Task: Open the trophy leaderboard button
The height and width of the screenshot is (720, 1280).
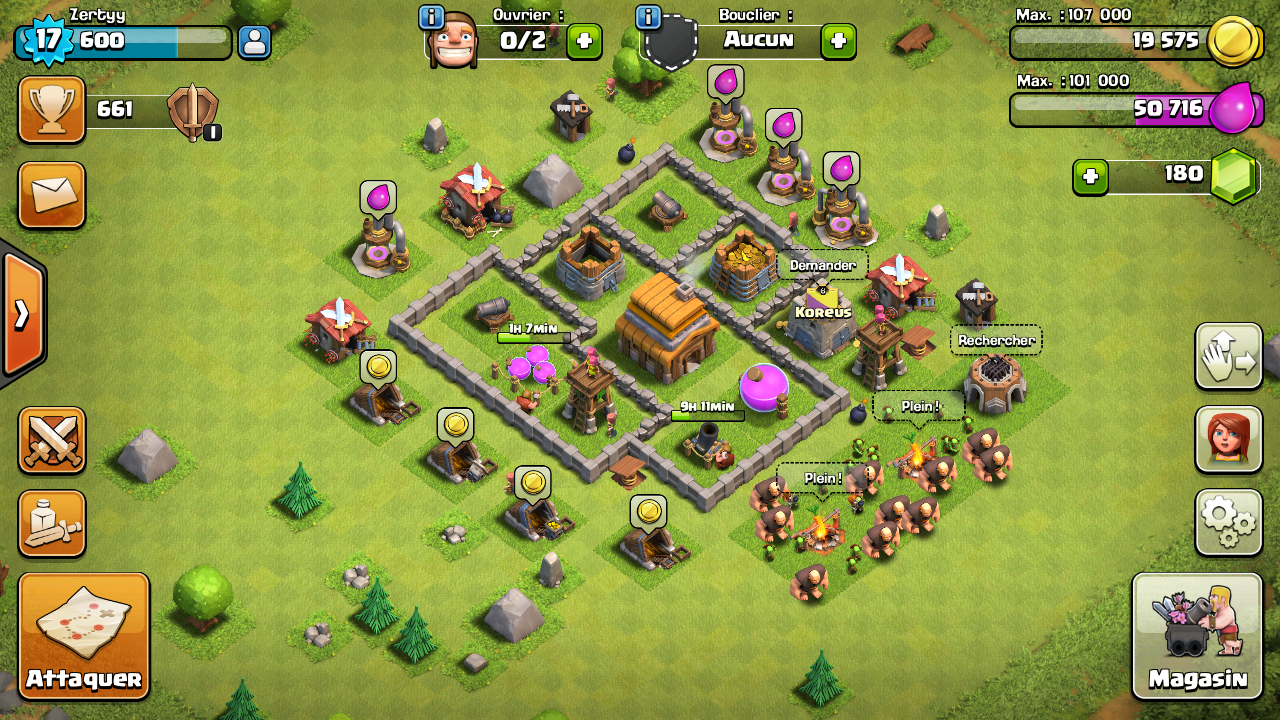Action: coord(52,110)
